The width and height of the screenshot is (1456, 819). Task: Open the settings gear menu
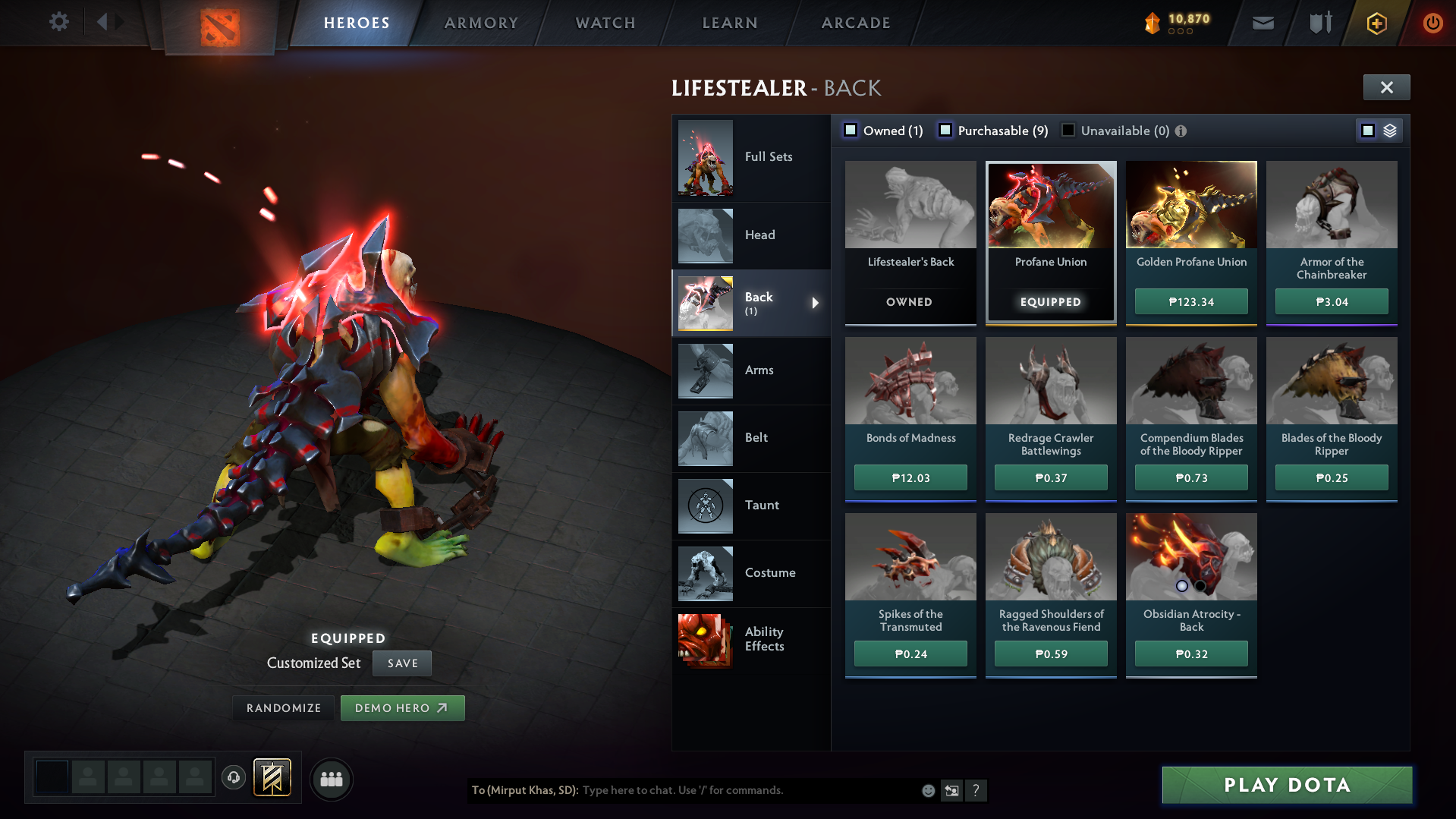point(59,22)
